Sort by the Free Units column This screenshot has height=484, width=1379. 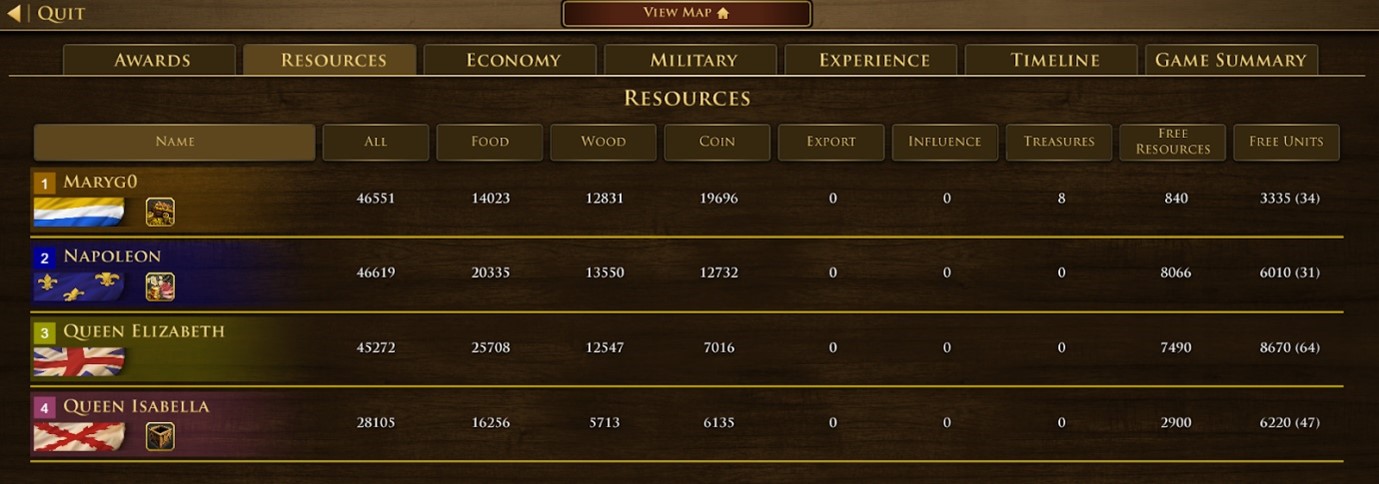coord(1286,142)
